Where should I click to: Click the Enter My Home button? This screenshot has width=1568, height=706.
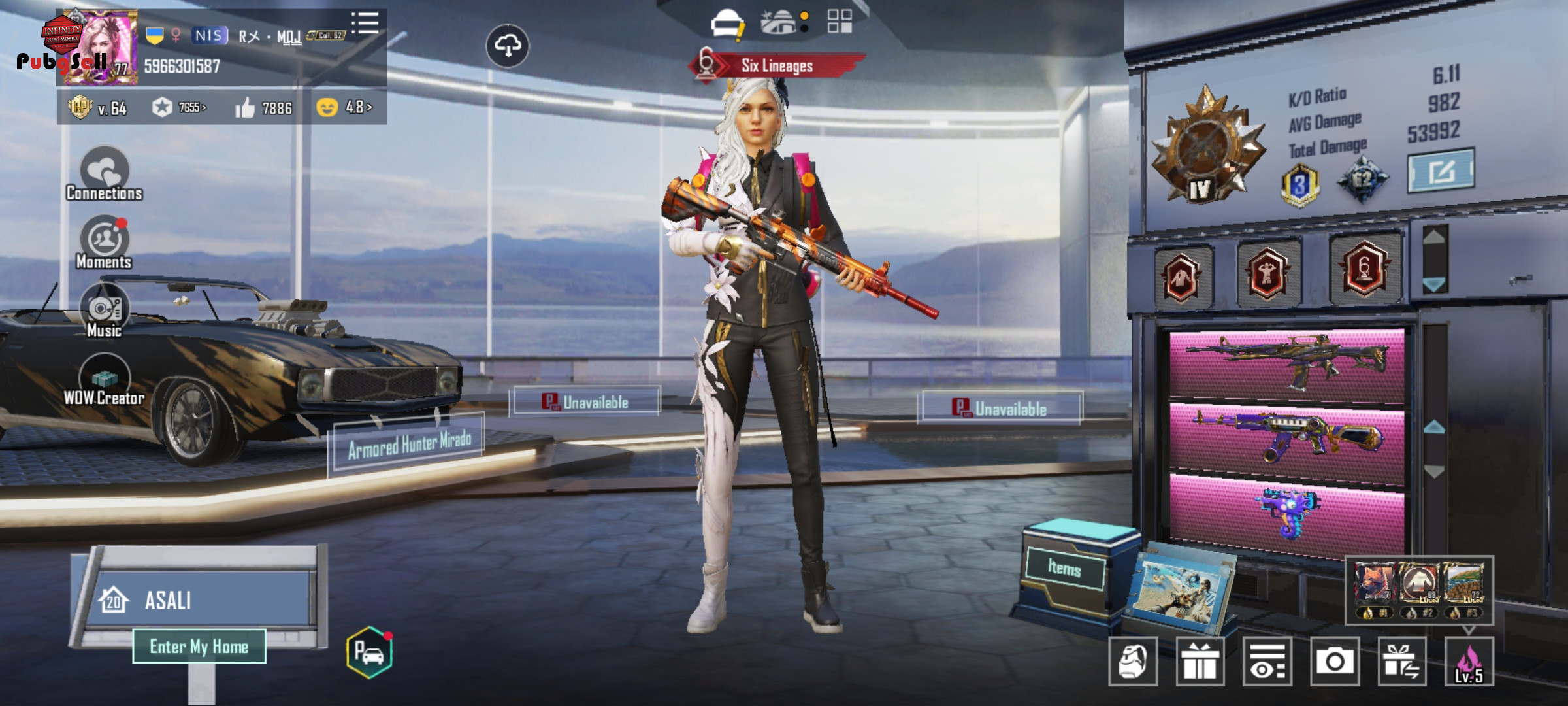199,647
